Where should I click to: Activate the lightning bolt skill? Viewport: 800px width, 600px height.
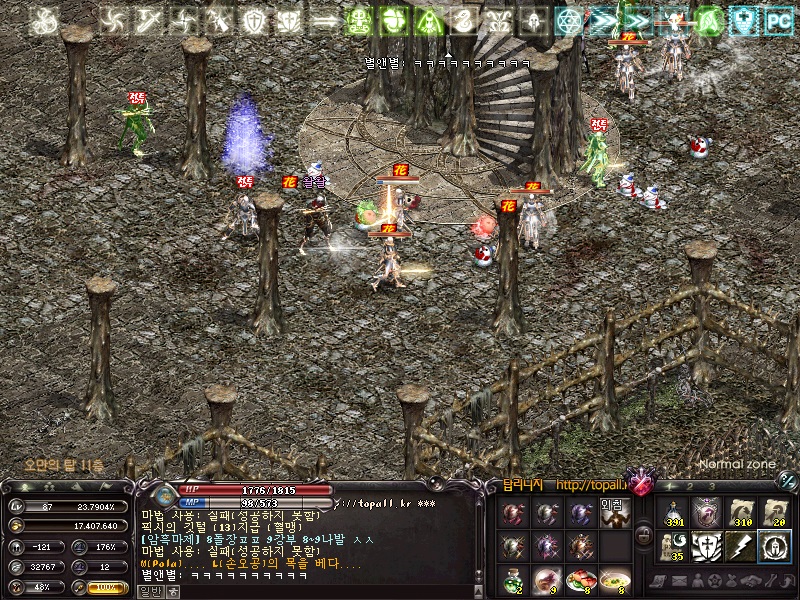pyautogui.click(x=740, y=546)
